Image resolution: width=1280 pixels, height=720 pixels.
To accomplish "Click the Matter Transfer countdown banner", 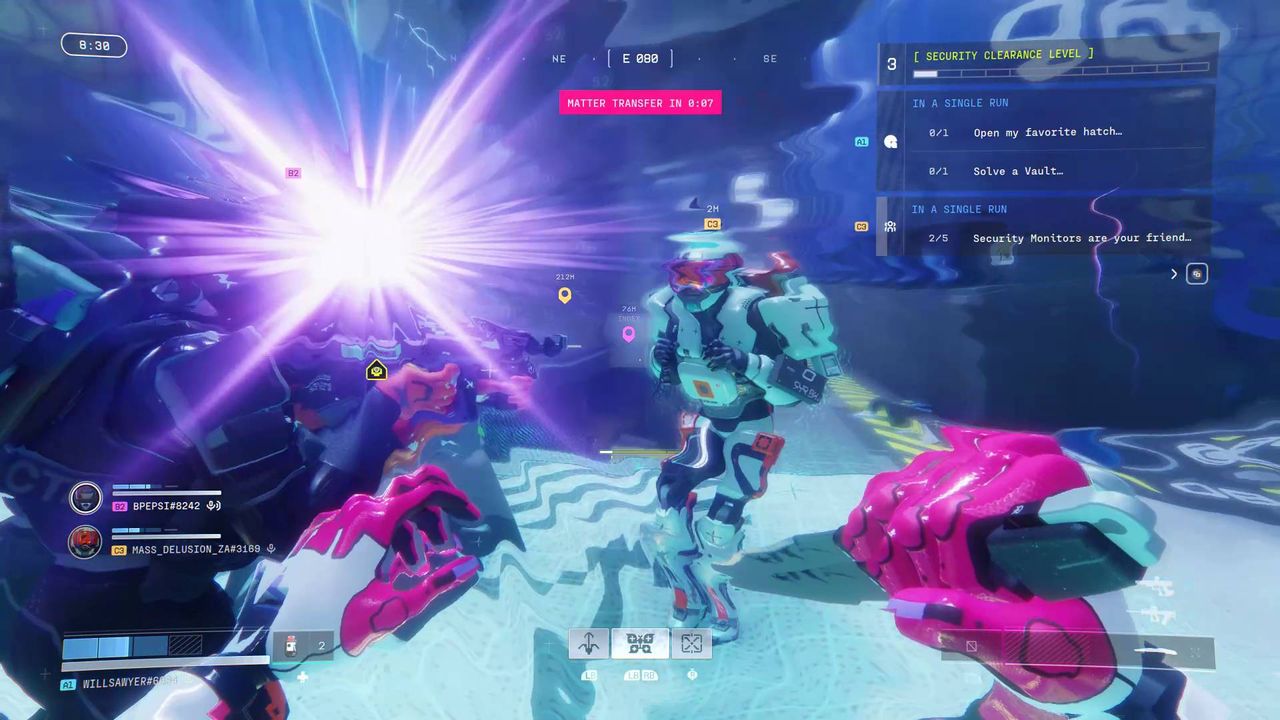I will click(640, 103).
